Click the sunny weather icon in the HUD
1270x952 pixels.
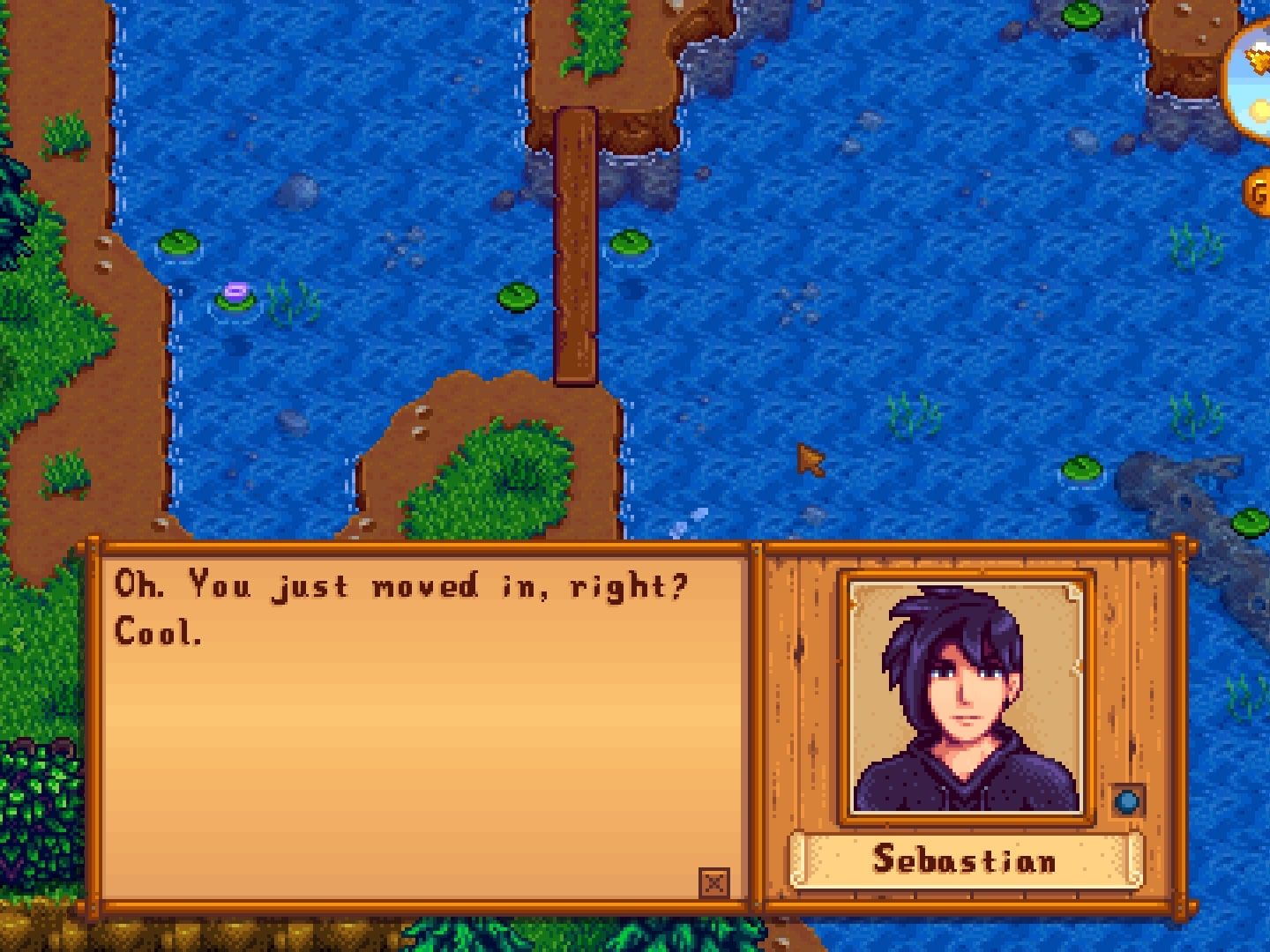tap(1259, 106)
